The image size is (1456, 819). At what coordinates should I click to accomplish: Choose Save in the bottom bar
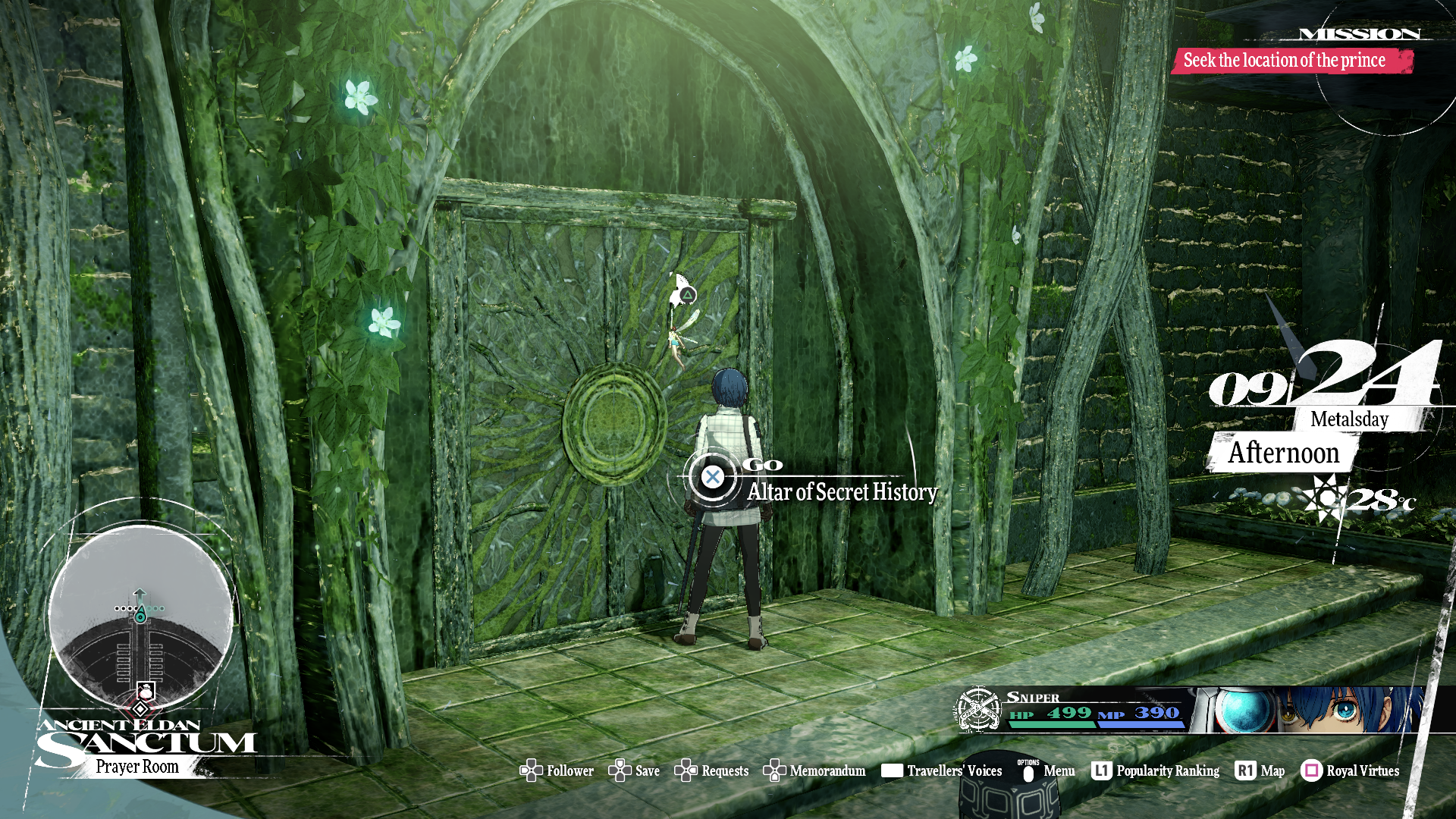[635, 771]
